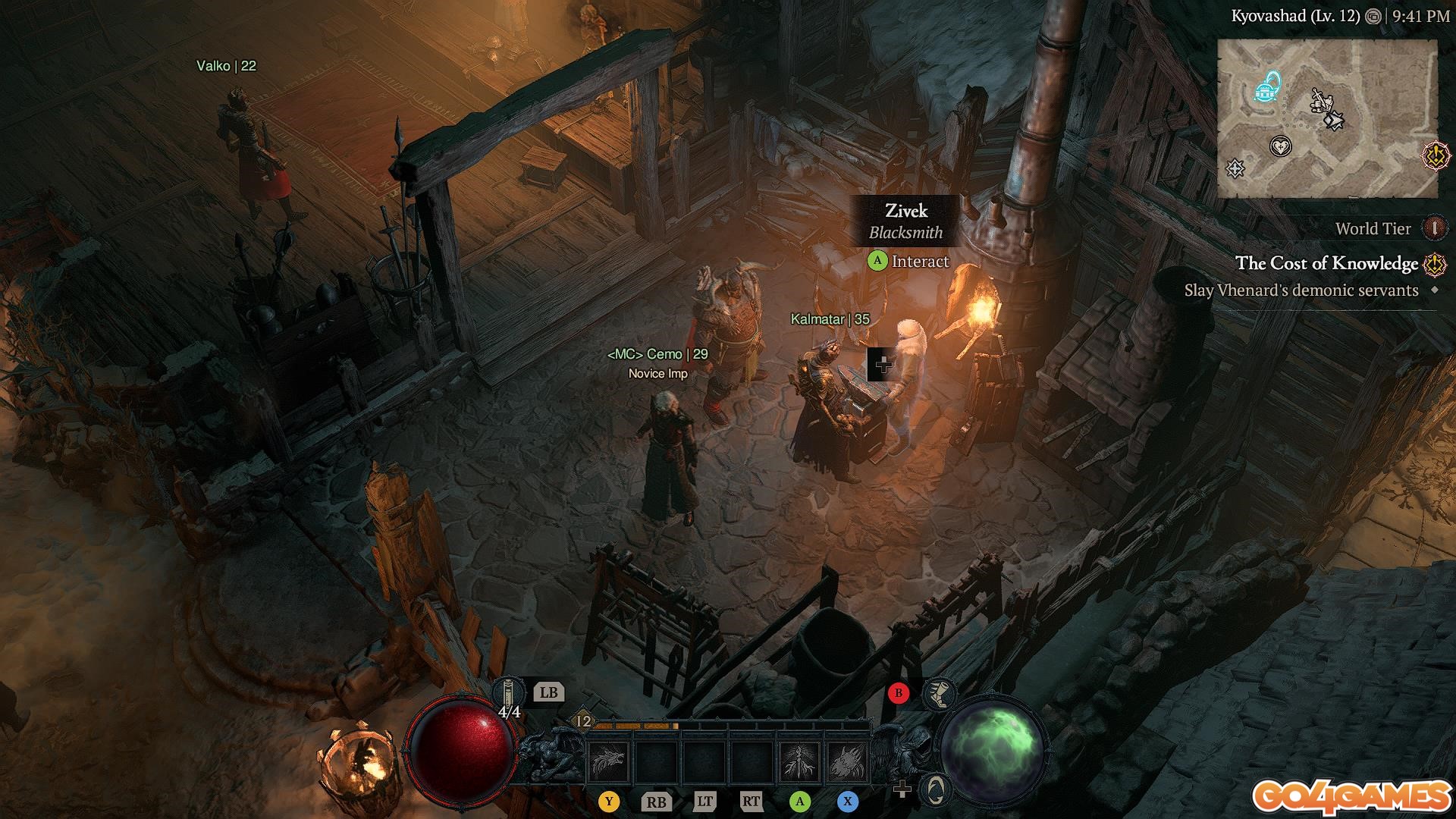
Task: Click the waypoint star marker on minimap
Action: (1236, 168)
